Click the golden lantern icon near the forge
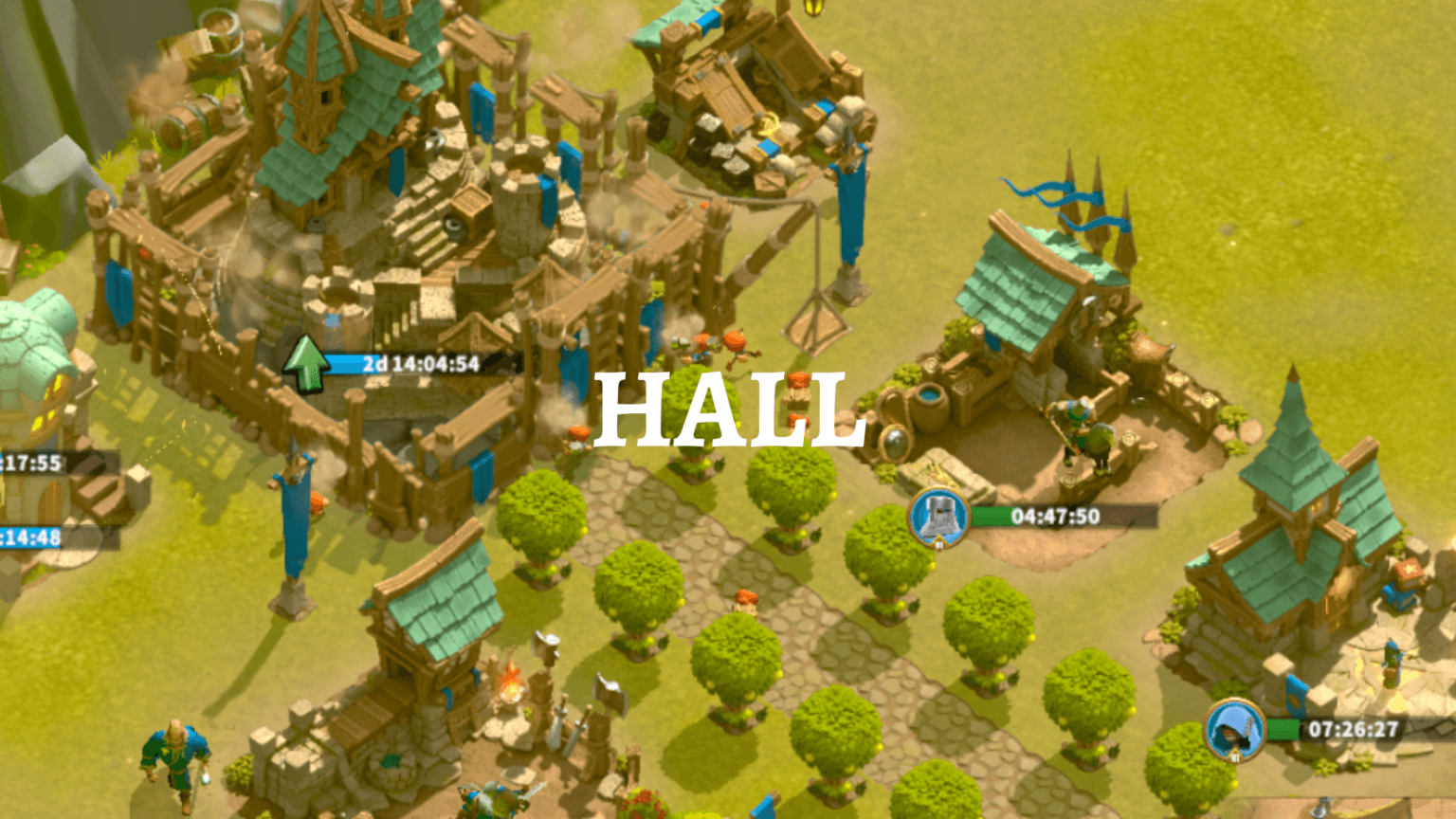The height and width of the screenshot is (819, 1456). [813, 9]
